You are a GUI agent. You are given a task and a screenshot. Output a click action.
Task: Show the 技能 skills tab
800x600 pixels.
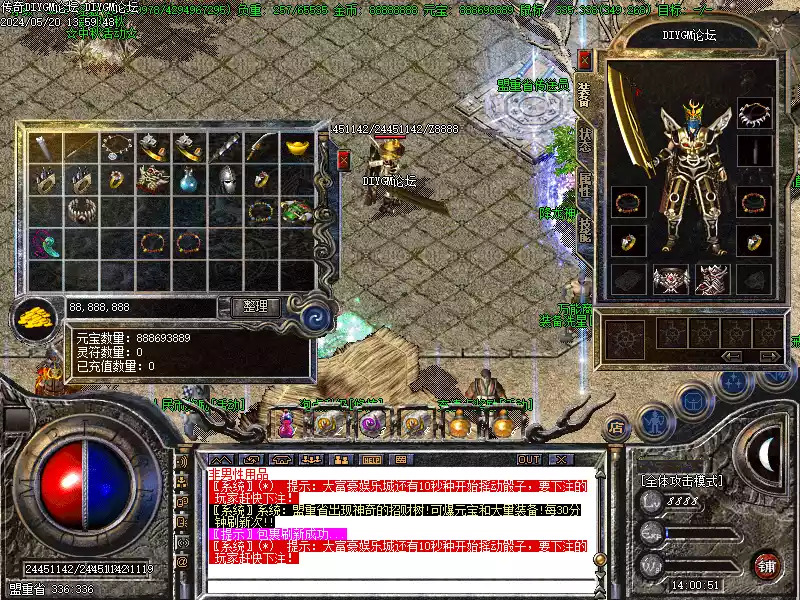[585, 230]
